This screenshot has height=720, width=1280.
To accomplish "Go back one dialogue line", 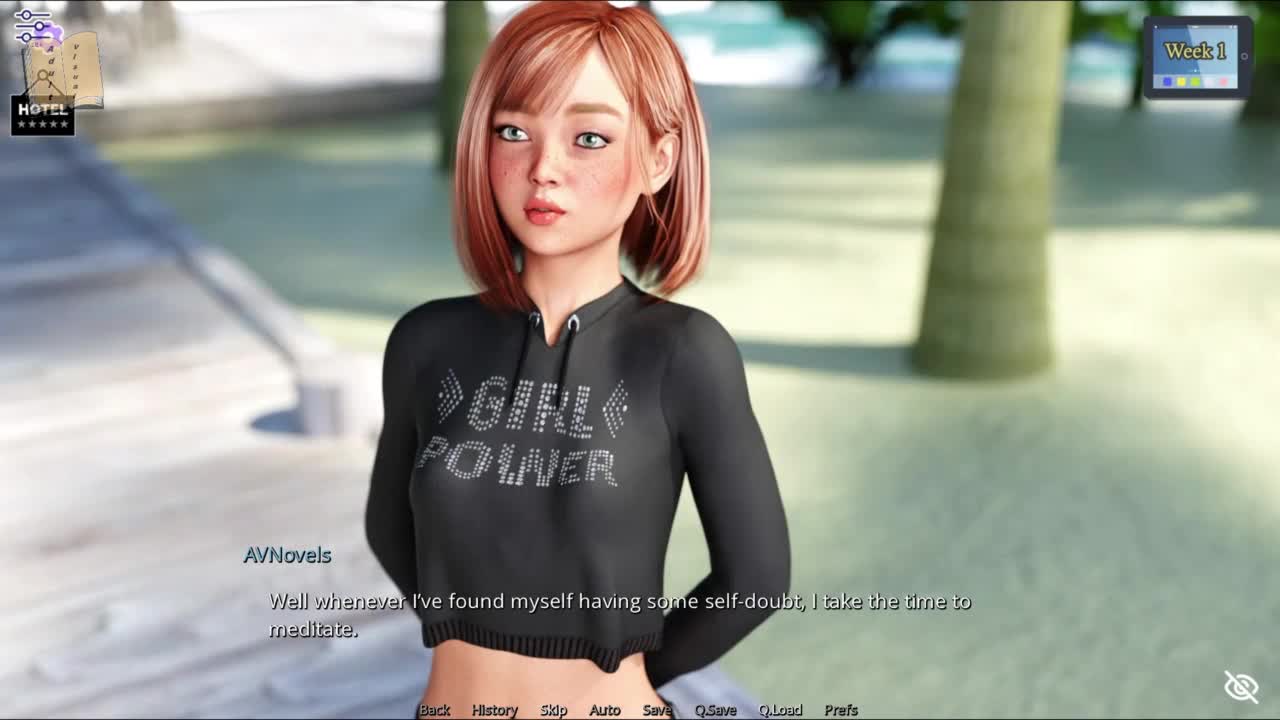I will [434, 710].
